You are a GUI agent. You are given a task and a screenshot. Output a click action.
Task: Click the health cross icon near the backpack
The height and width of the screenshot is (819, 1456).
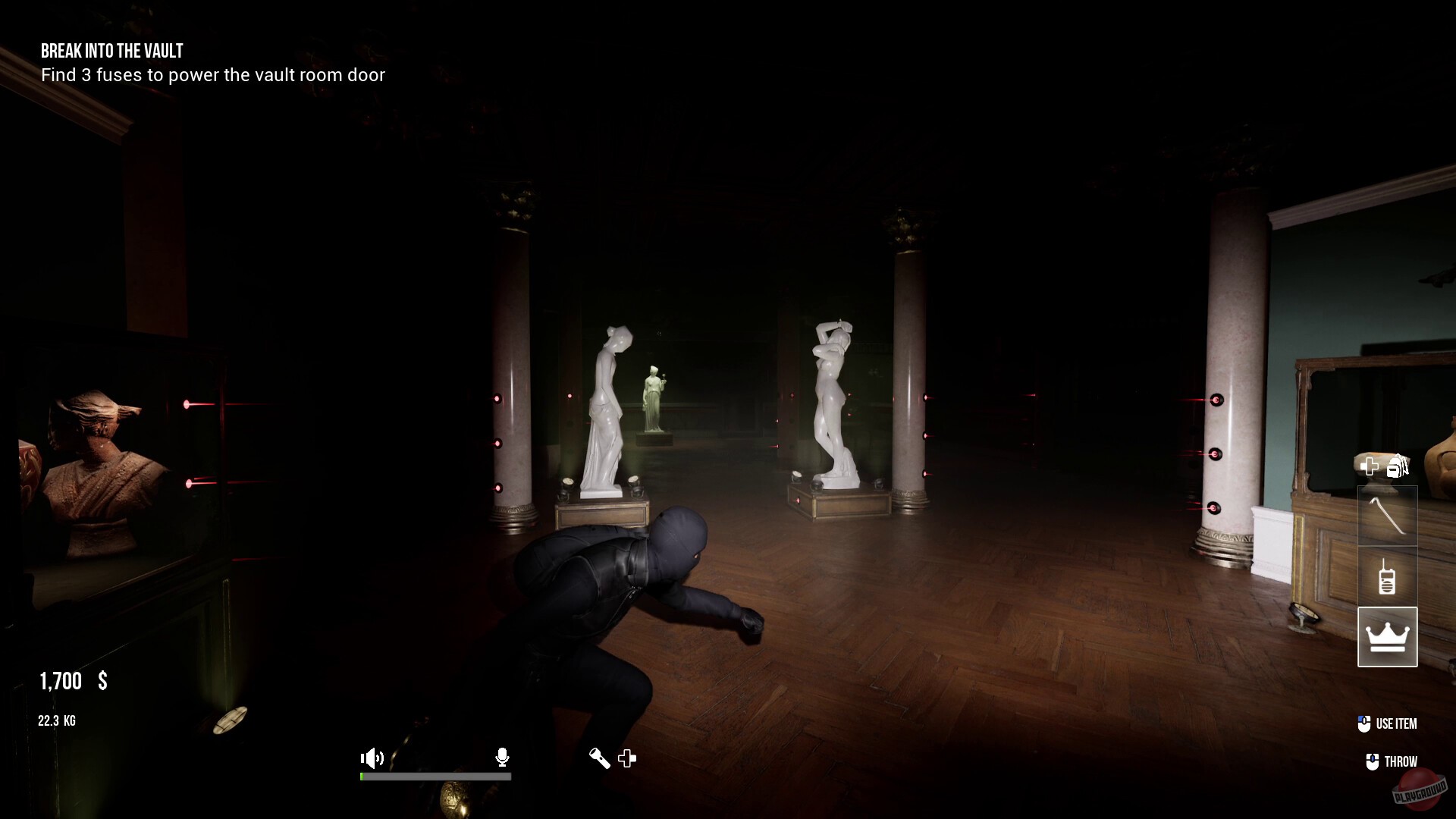click(x=1370, y=466)
